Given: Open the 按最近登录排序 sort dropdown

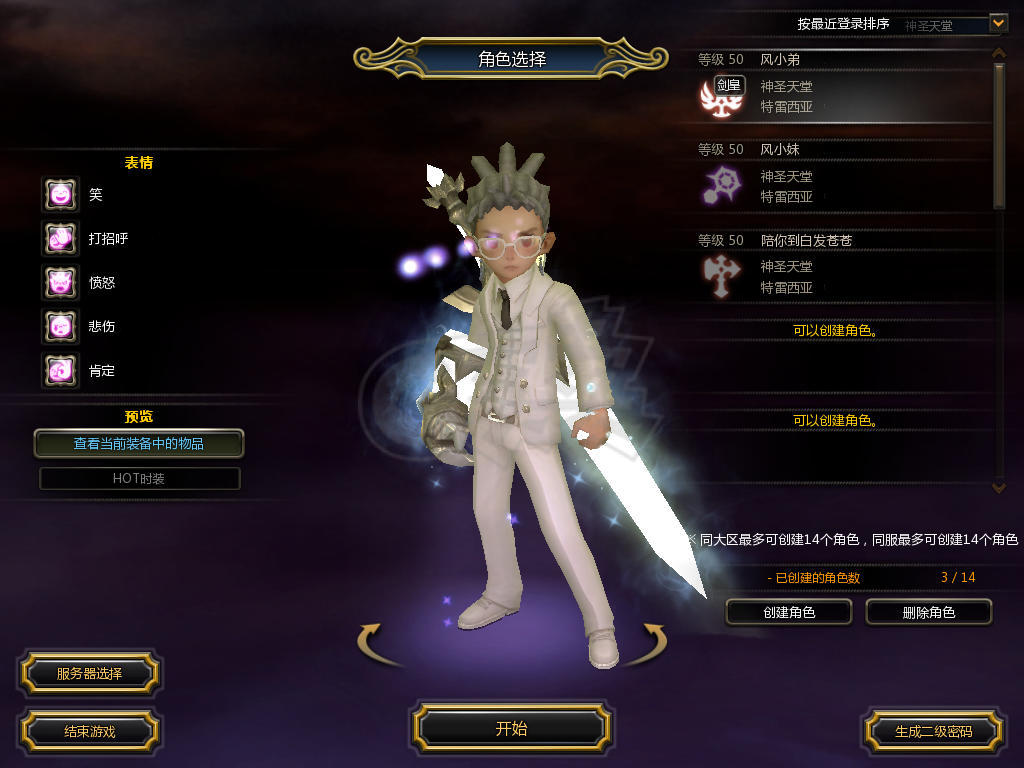Looking at the screenshot, I should (998, 22).
